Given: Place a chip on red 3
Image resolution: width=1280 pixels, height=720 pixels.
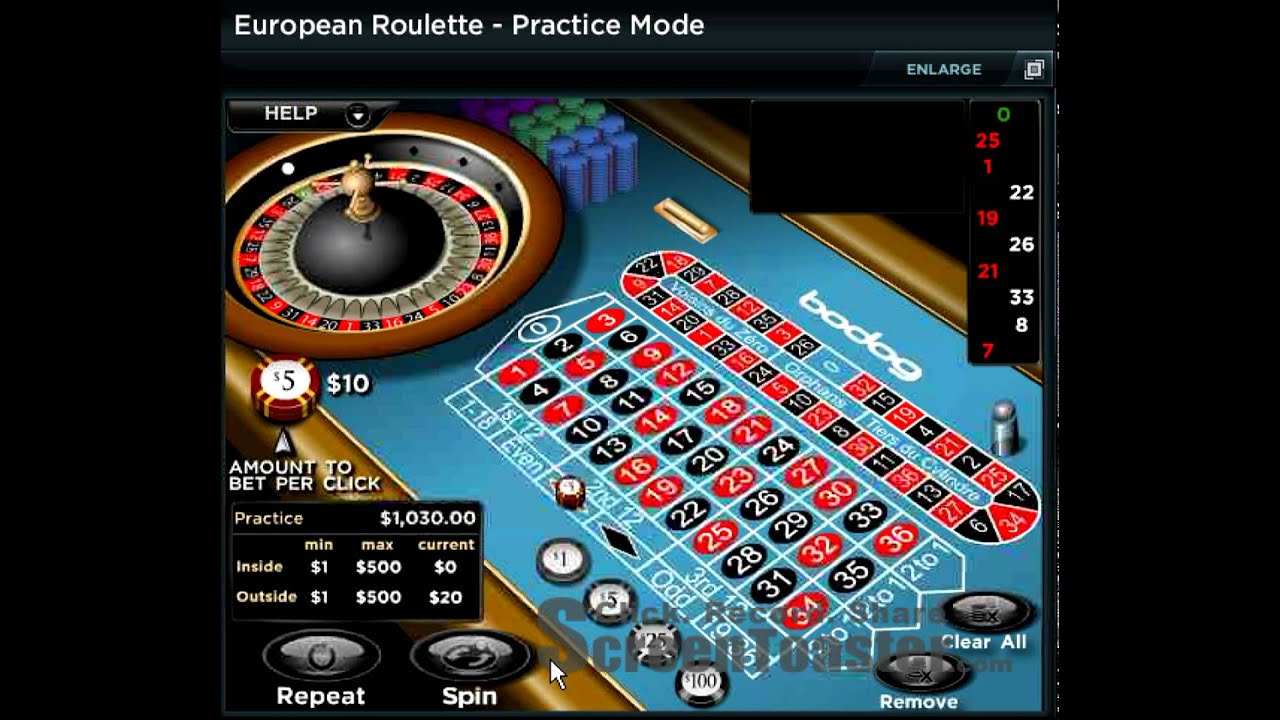Looking at the screenshot, I should [603, 320].
